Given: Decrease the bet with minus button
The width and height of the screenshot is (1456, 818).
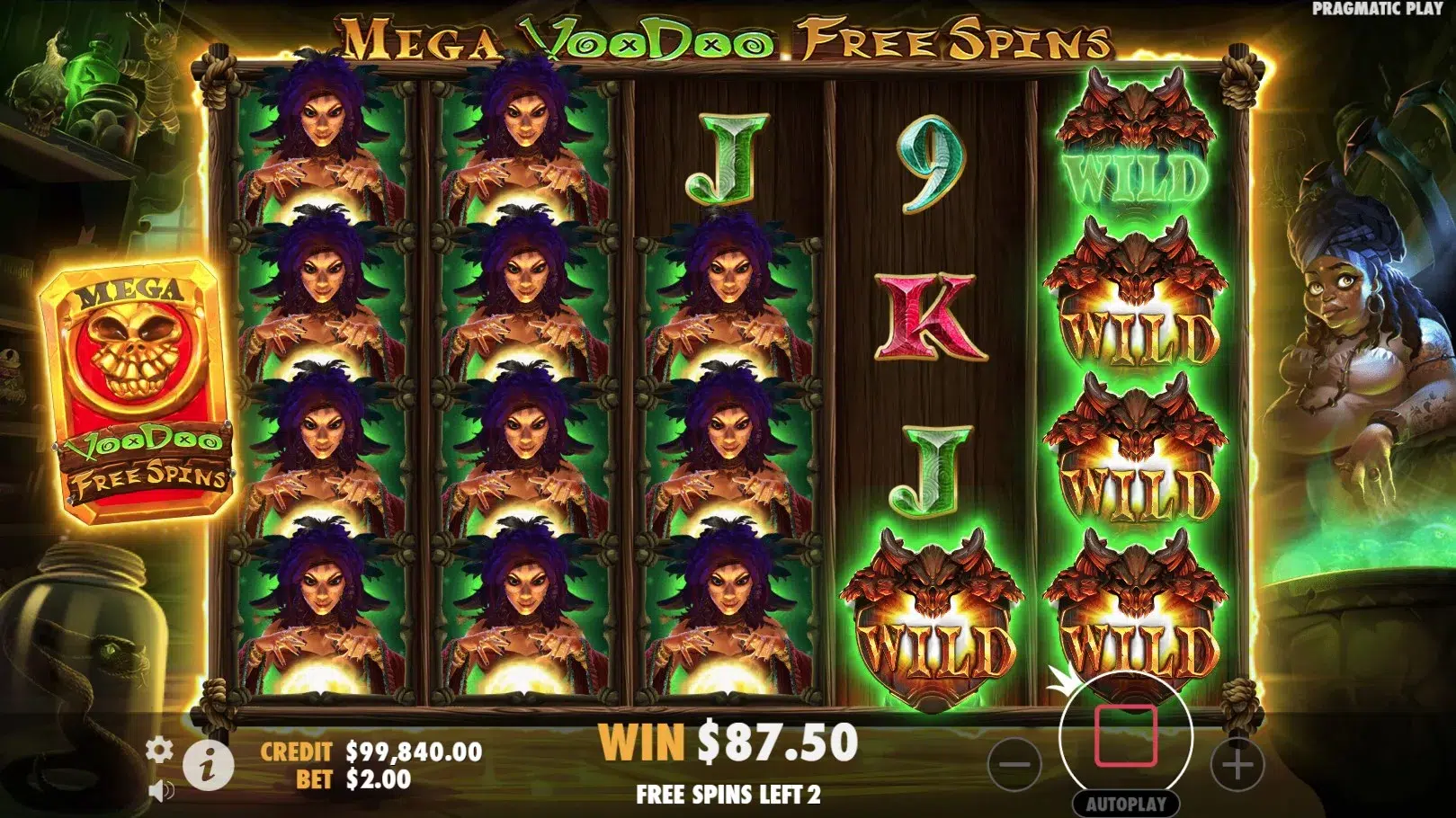Looking at the screenshot, I should 1014,765.
